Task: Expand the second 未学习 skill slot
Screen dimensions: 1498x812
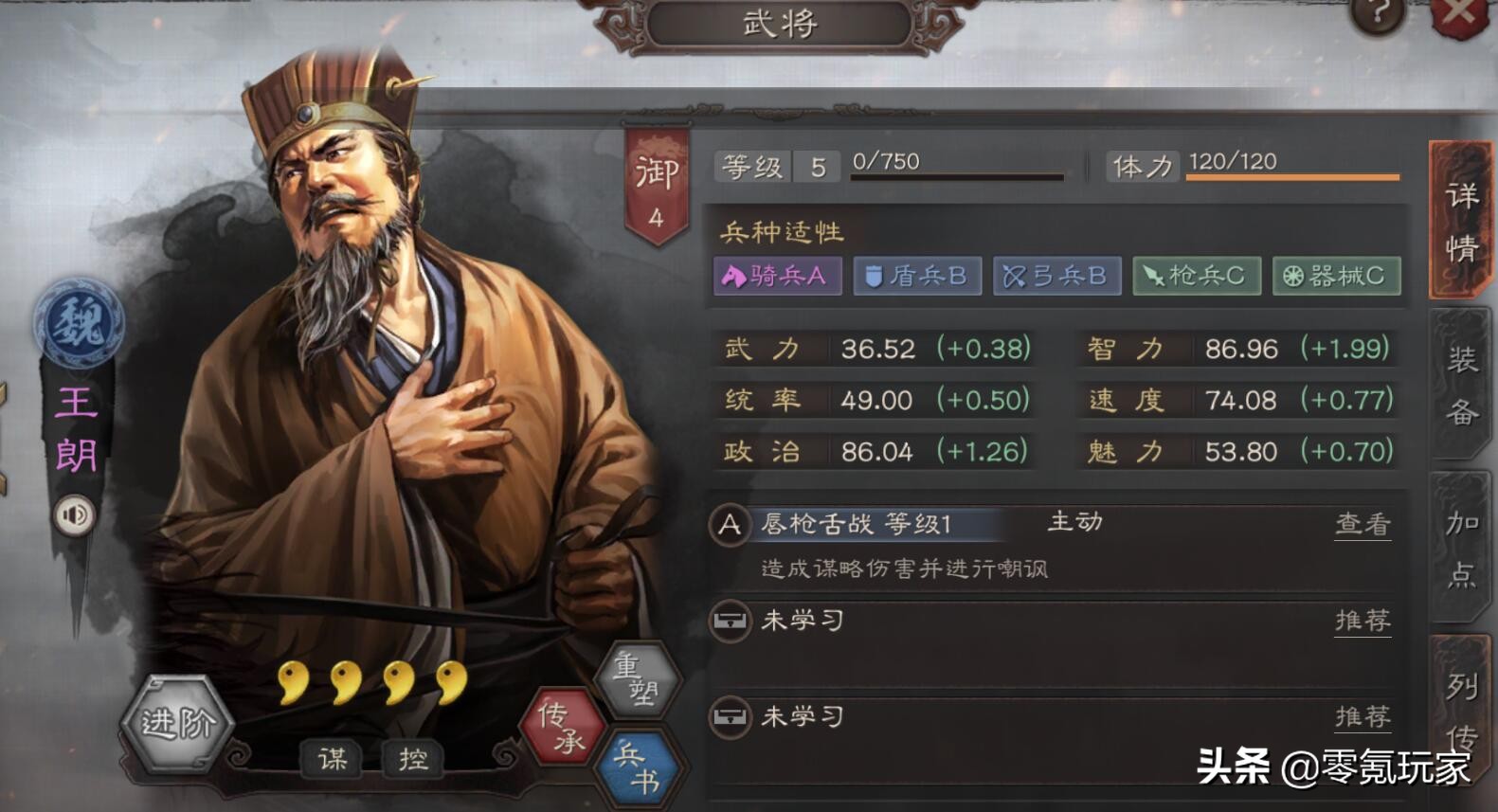Action: click(801, 718)
